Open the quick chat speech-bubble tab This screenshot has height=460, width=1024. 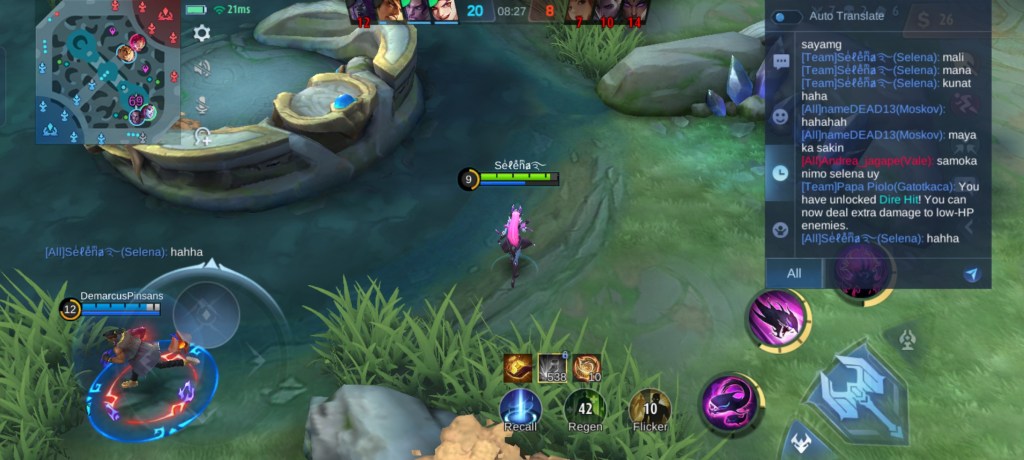[x=781, y=62]
